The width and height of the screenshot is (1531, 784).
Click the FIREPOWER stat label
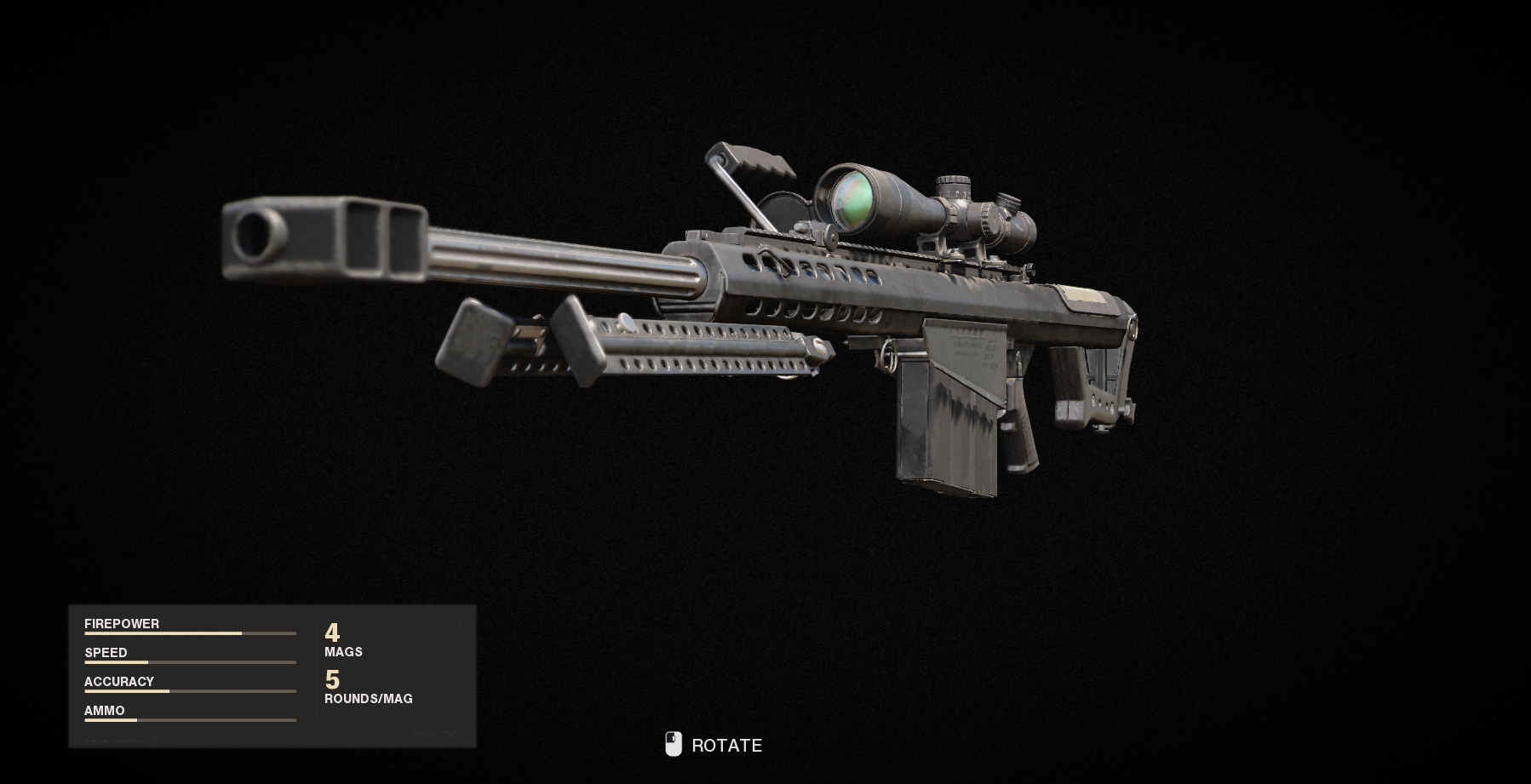tap(122, 623)
